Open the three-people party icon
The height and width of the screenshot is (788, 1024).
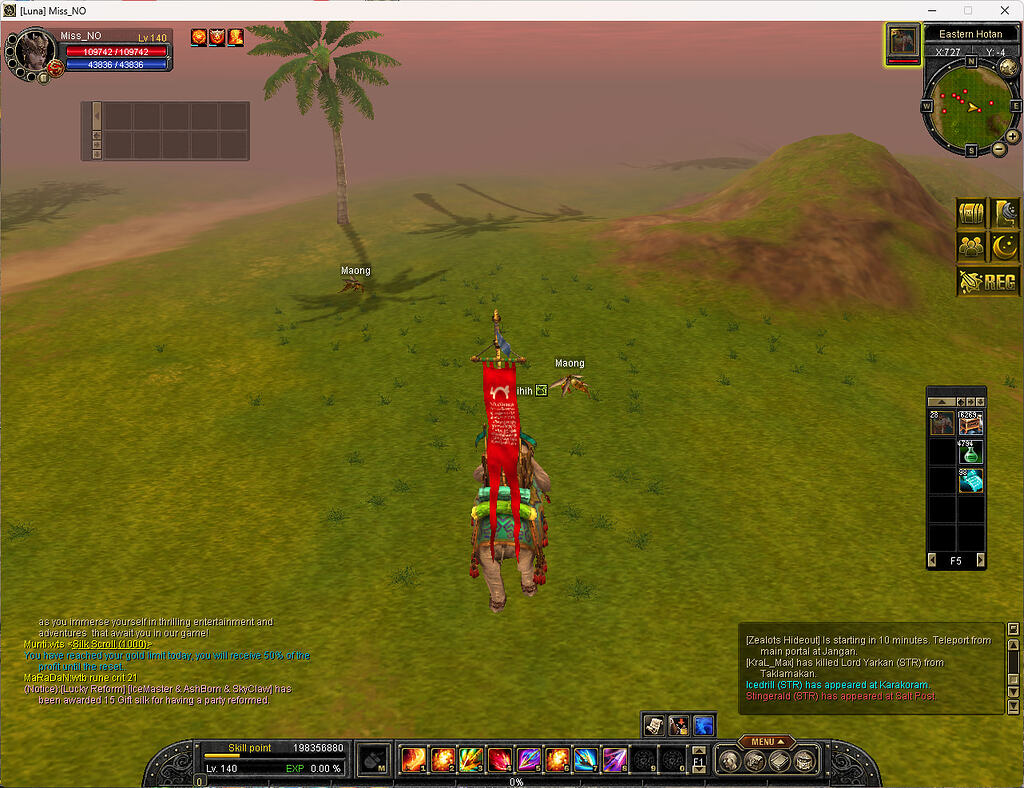pos(972,246)
